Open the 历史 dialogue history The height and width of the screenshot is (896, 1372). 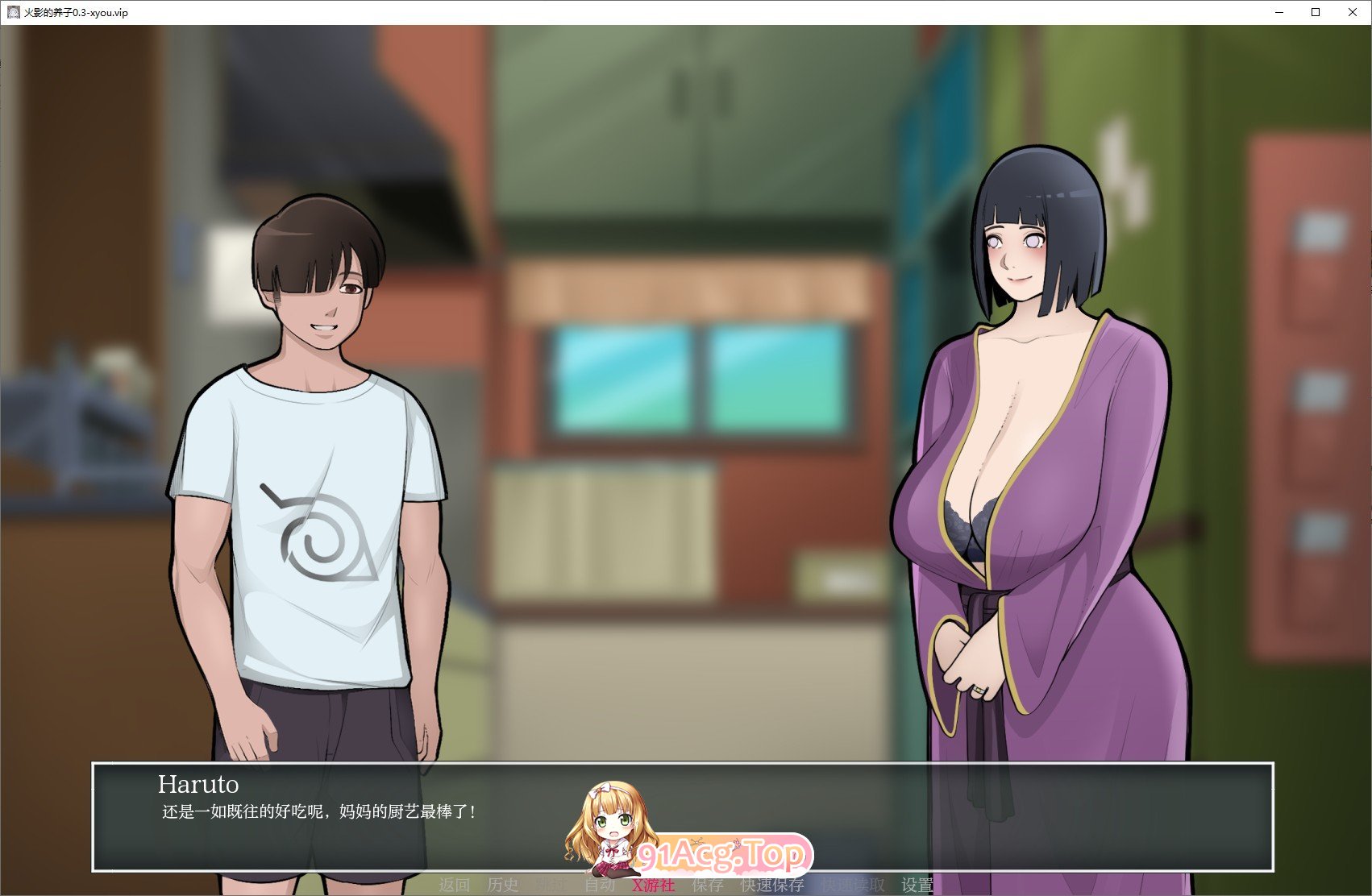point(503,884)
